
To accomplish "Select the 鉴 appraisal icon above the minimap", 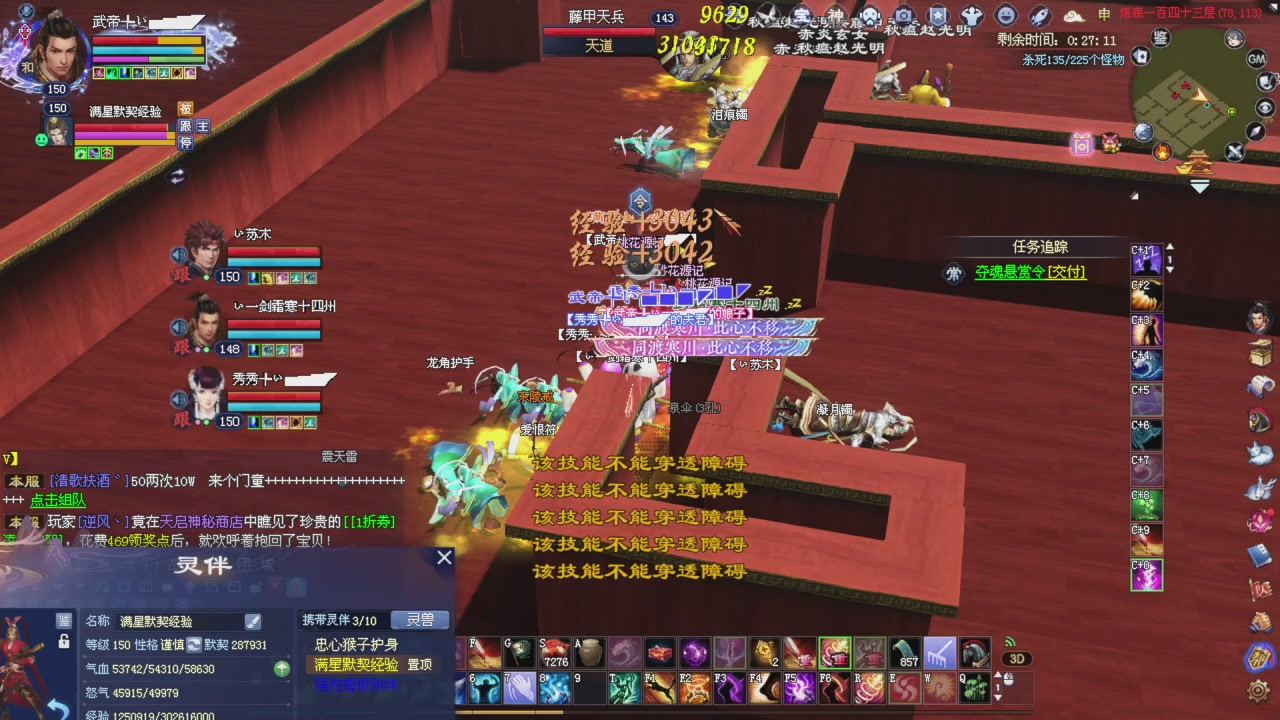I will [x=1161, y=37].
